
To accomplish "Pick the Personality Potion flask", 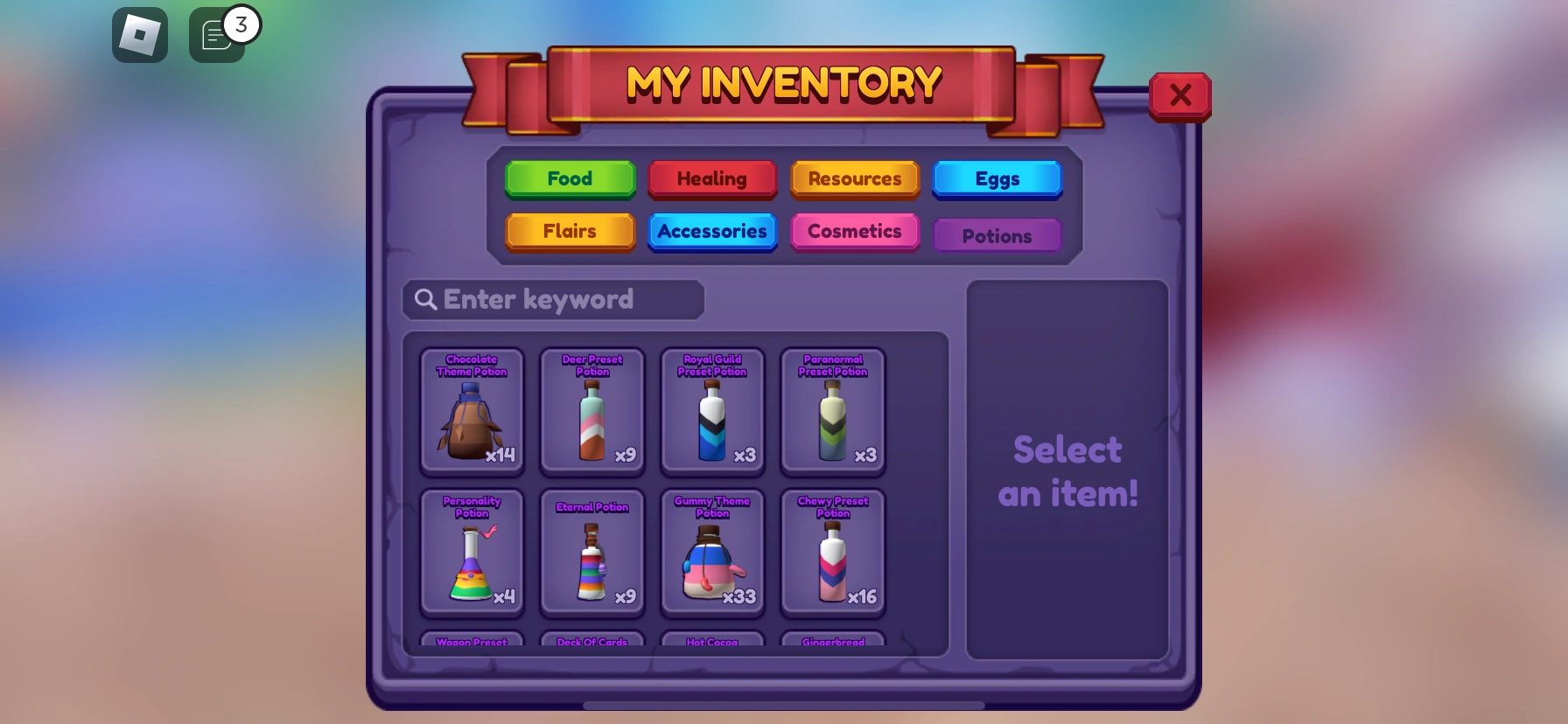I will 472,553.
